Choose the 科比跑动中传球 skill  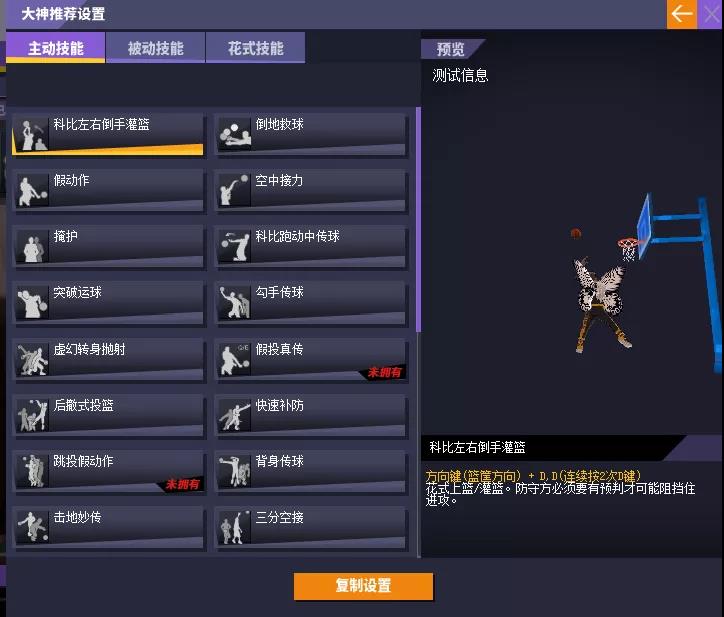click(312, 247)
